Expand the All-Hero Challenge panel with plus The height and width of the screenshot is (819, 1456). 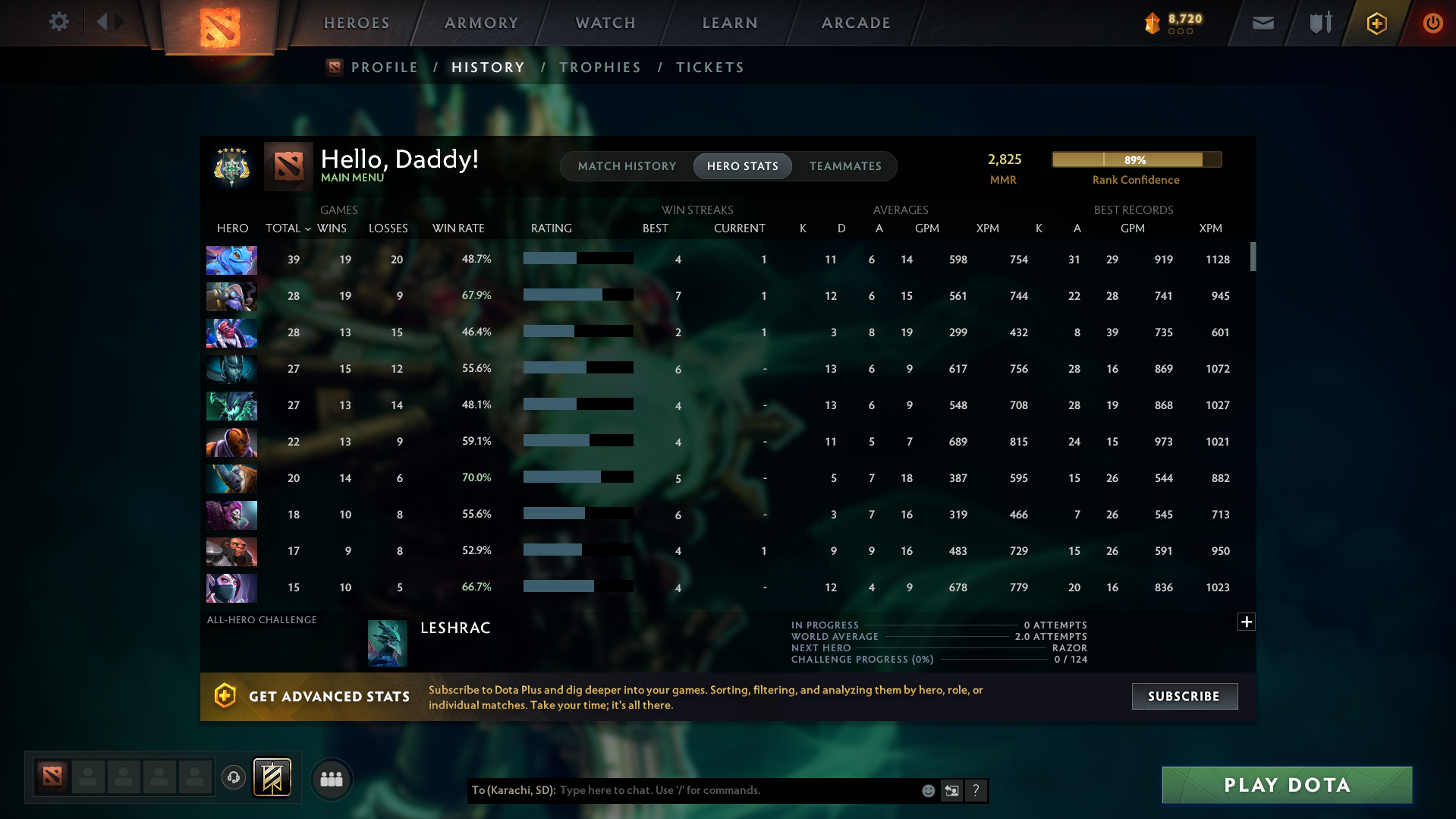click(1246, 622)
